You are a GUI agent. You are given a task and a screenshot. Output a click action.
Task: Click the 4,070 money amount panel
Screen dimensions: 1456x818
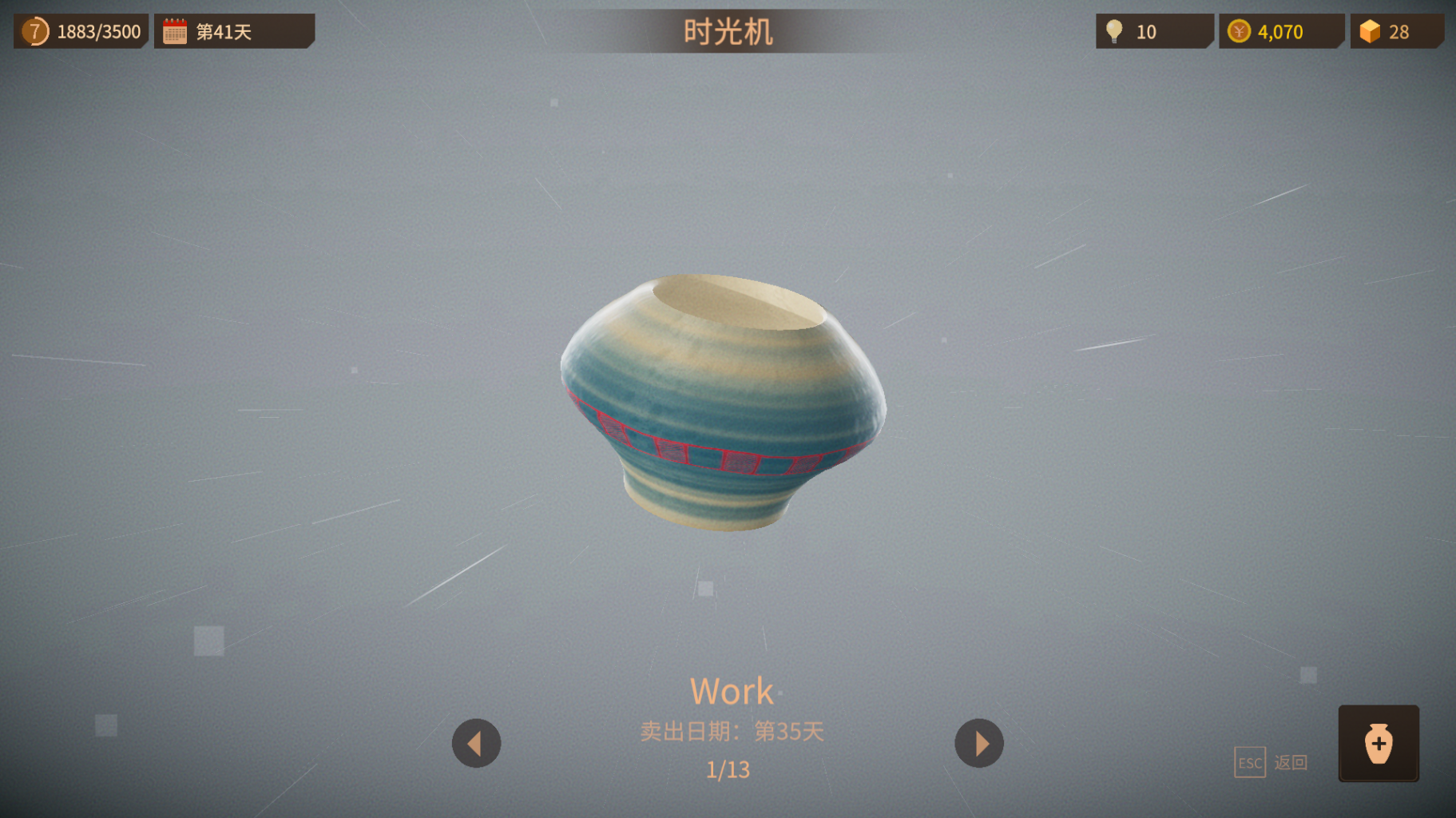pyautogui.click(x=1279, y=31)
